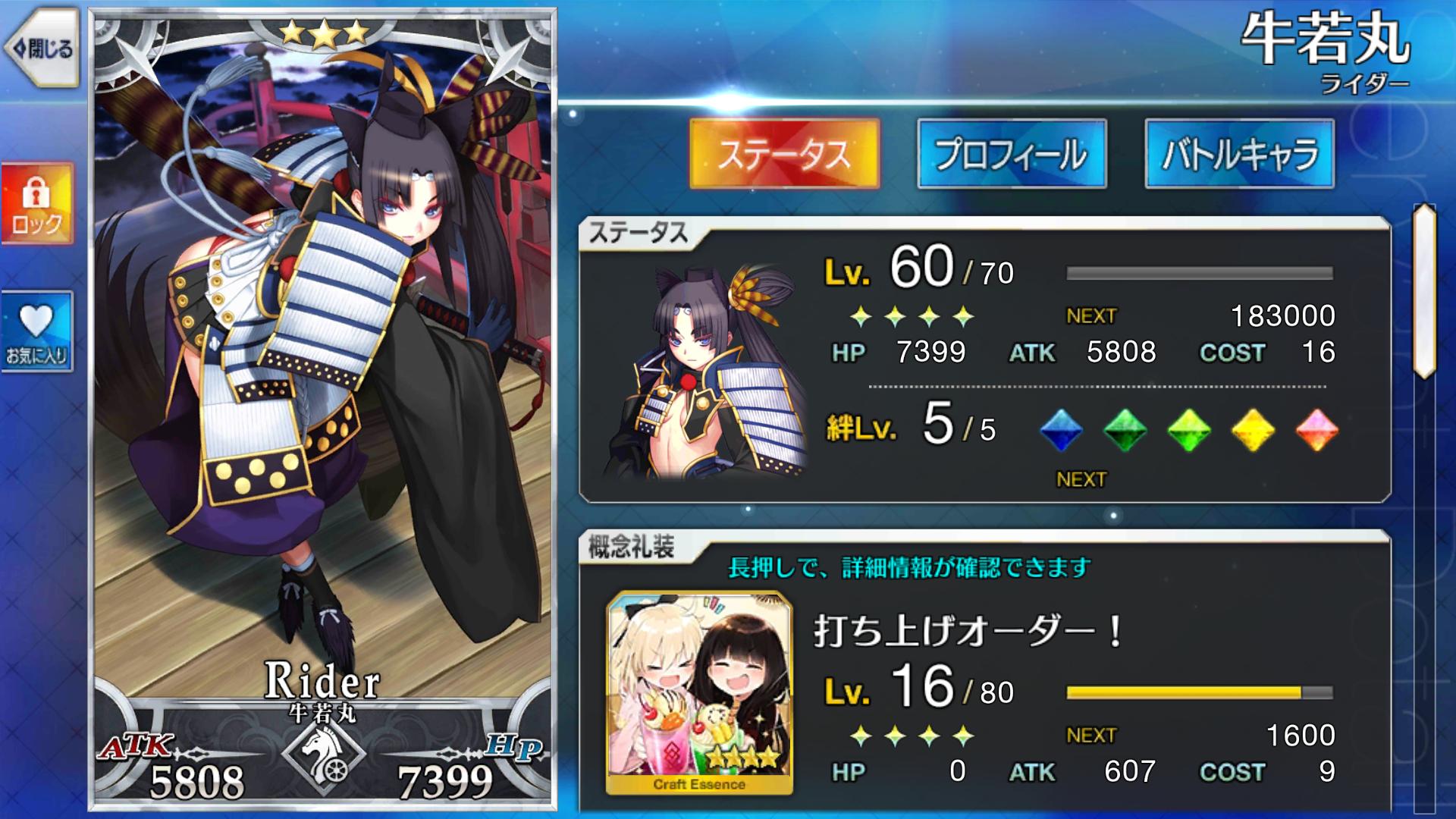This screenshot has height=819, width=1456.
Task: Toggle the red lock button
Action: coord(37,203)
